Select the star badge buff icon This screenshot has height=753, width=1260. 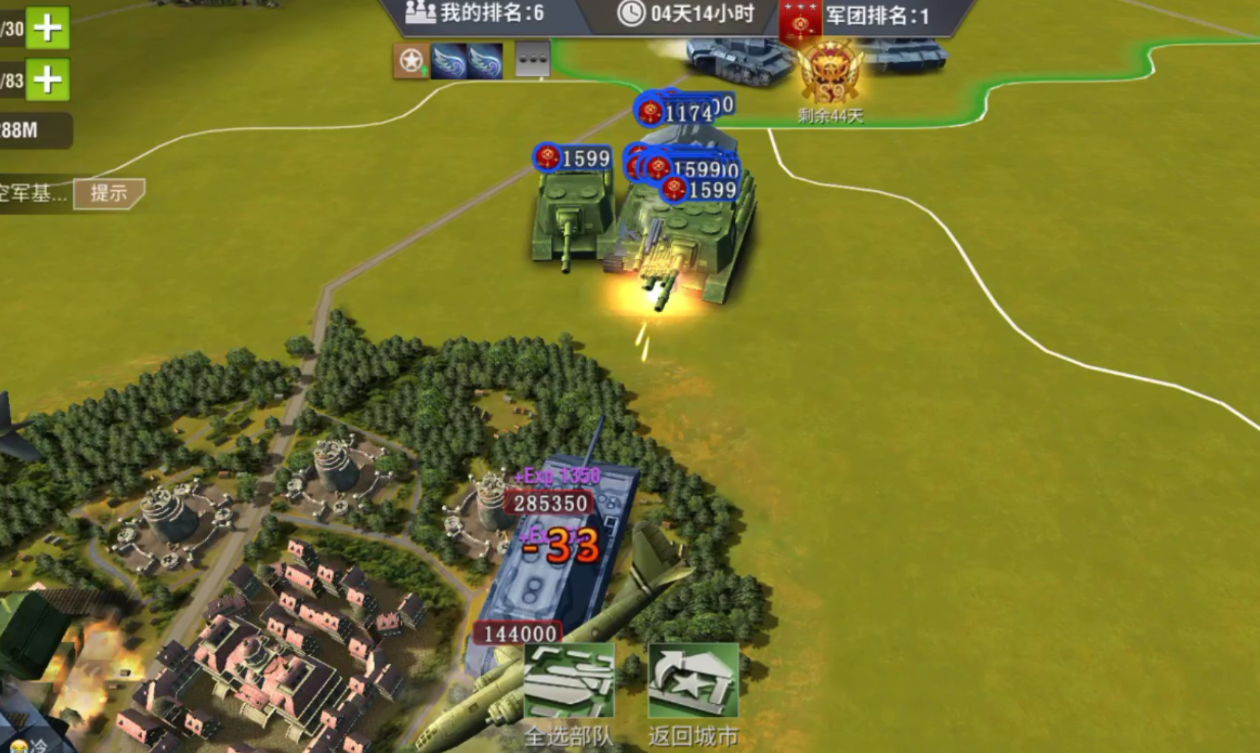pos(411,61)
